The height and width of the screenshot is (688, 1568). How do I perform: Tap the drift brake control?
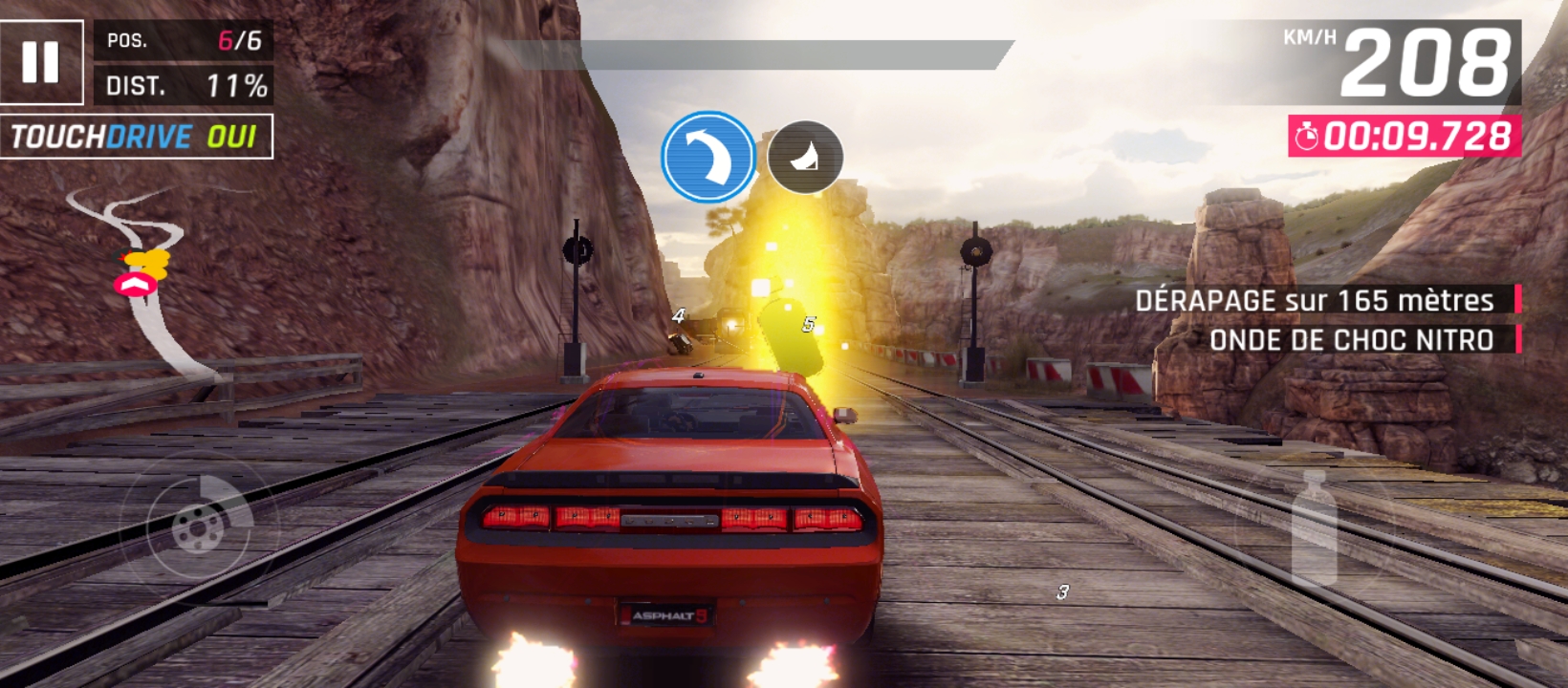coord(199,525)
